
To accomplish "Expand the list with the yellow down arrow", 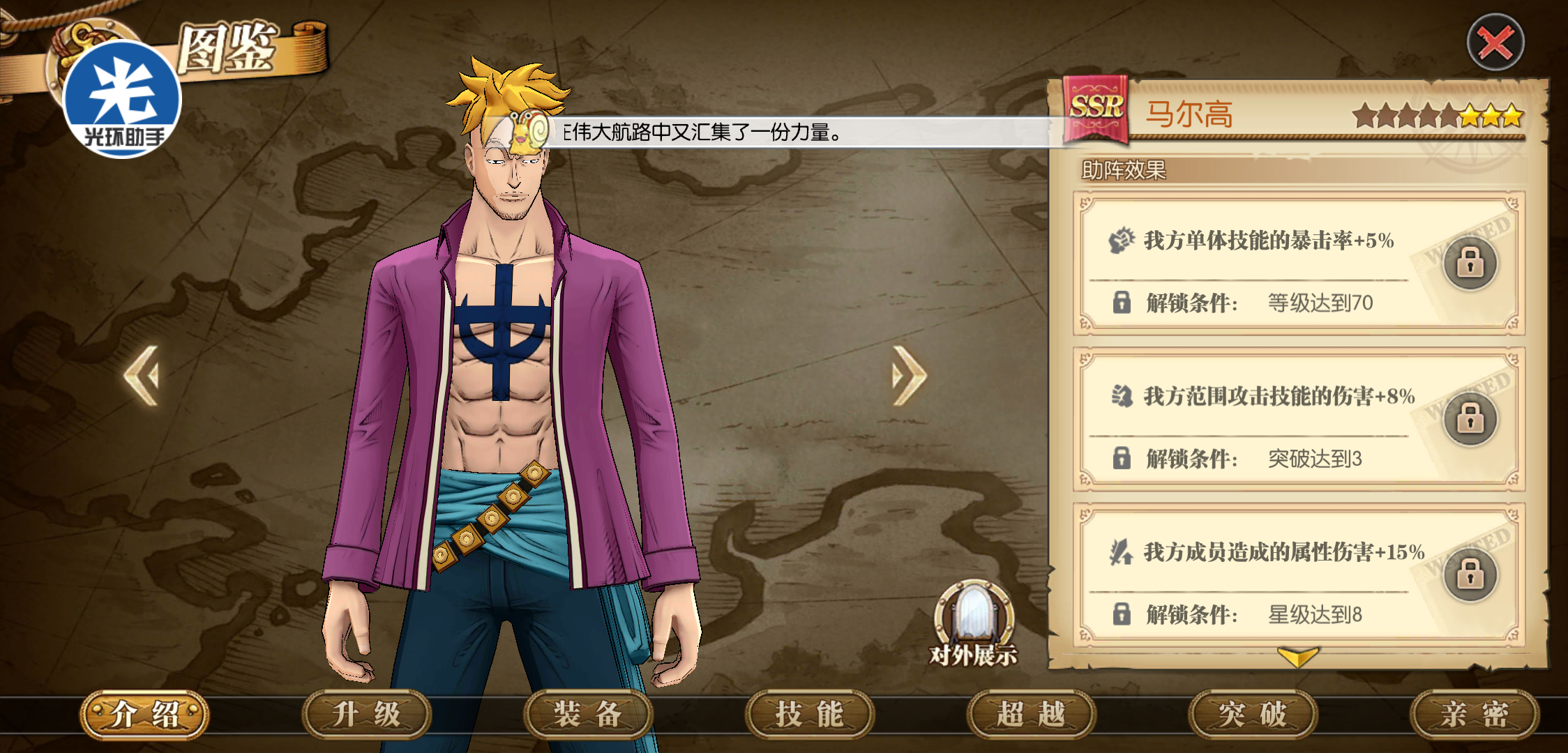I will (x=1297, y=656).
